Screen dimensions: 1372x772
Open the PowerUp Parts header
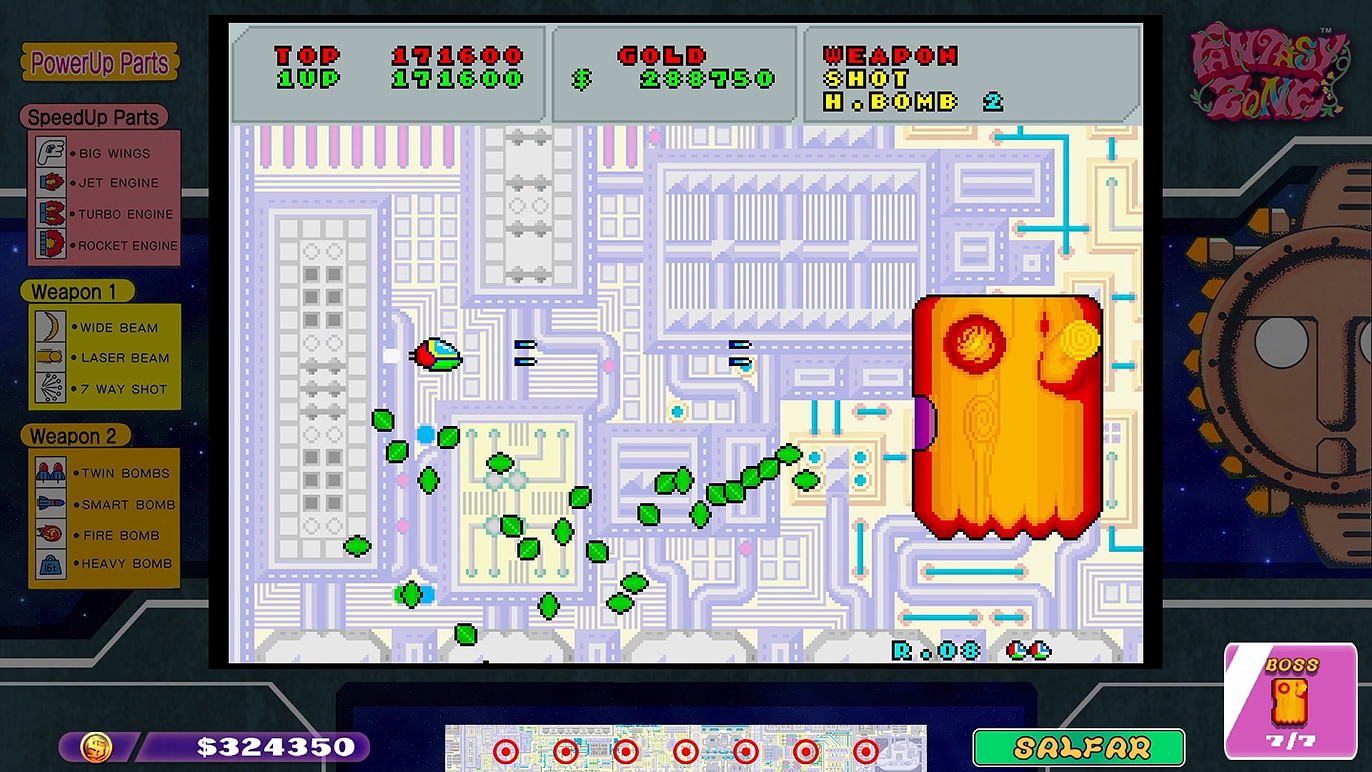99,64
